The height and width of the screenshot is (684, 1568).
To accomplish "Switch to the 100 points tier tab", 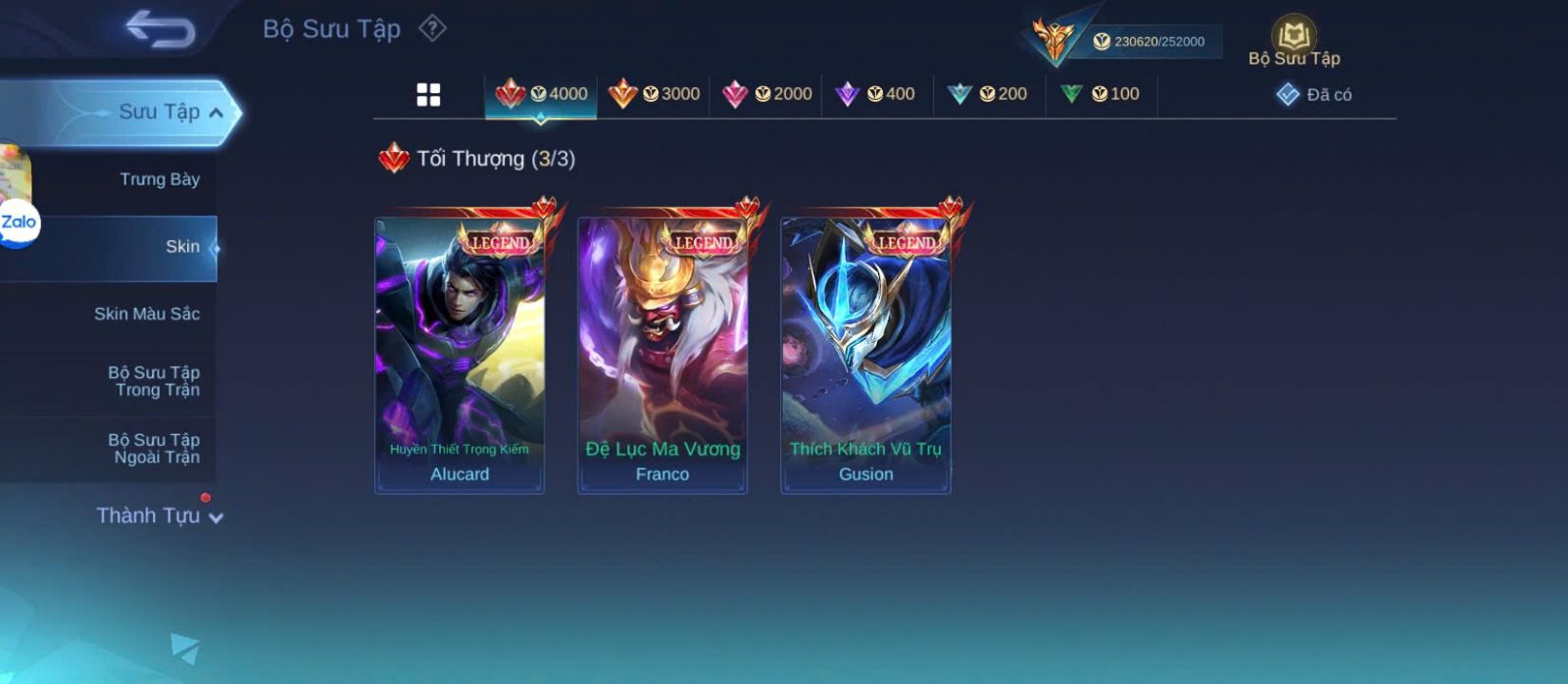I will (x=1101, y=94).
